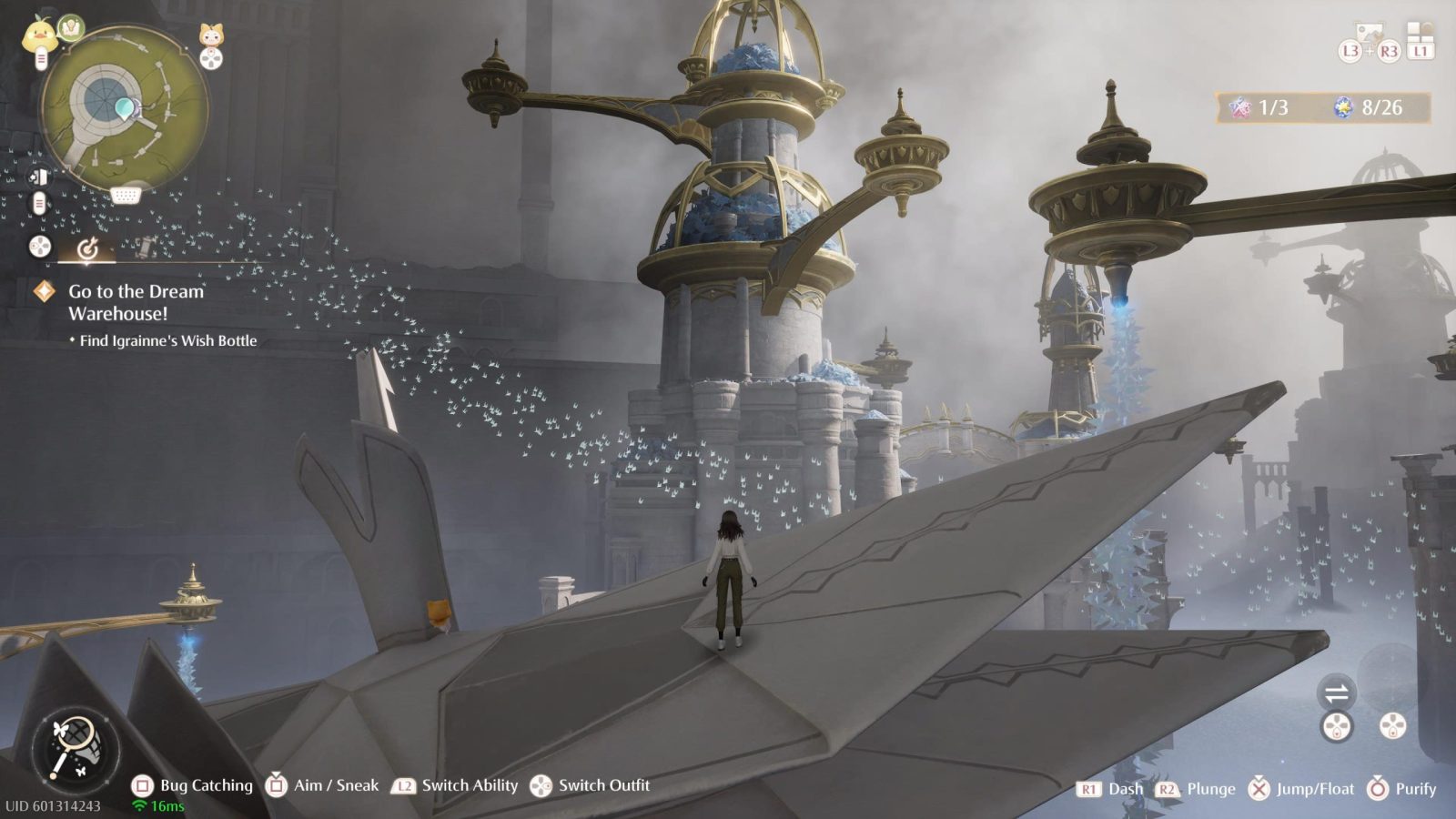Open the green lightbulb hint bubble
The height and width of the screenshot is (819, 1456).
[x=70, y=28]
